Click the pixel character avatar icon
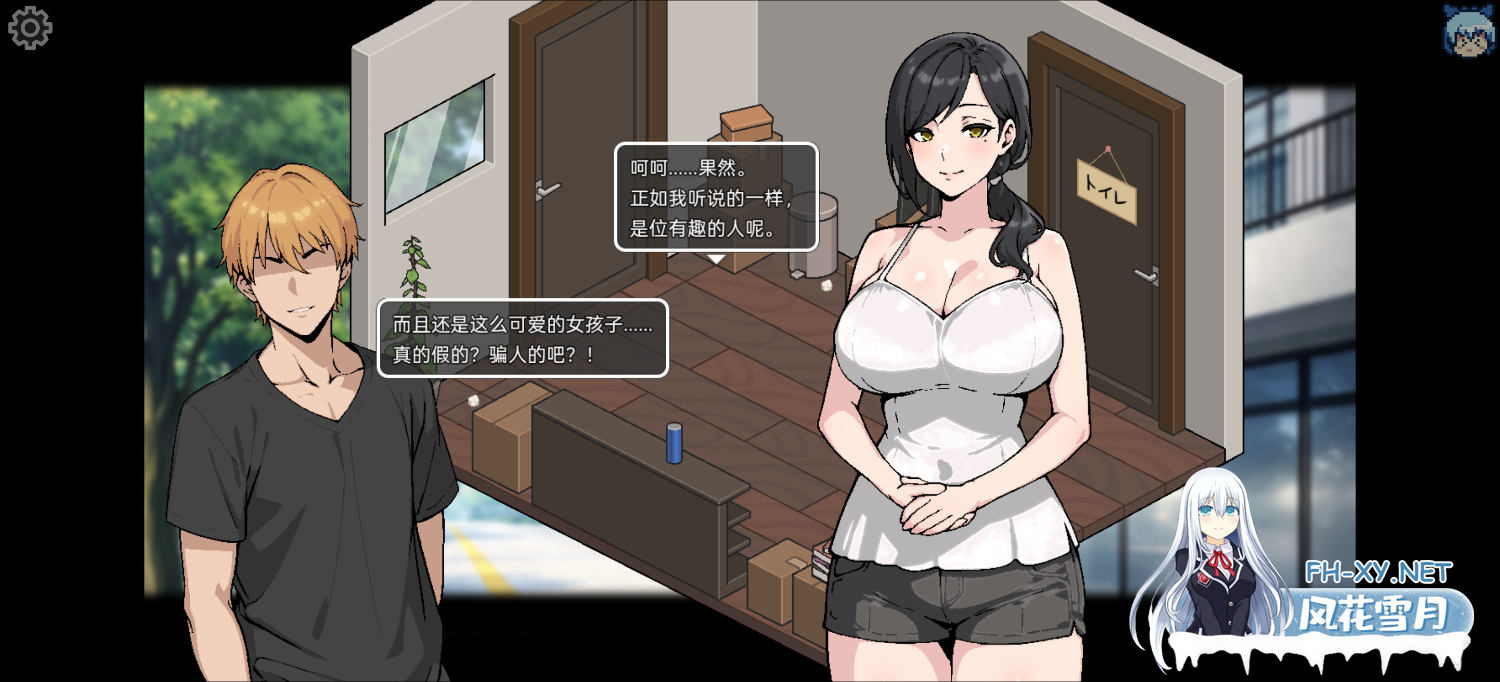Viewport: 1500px width, 682px height. point(1467,30)
